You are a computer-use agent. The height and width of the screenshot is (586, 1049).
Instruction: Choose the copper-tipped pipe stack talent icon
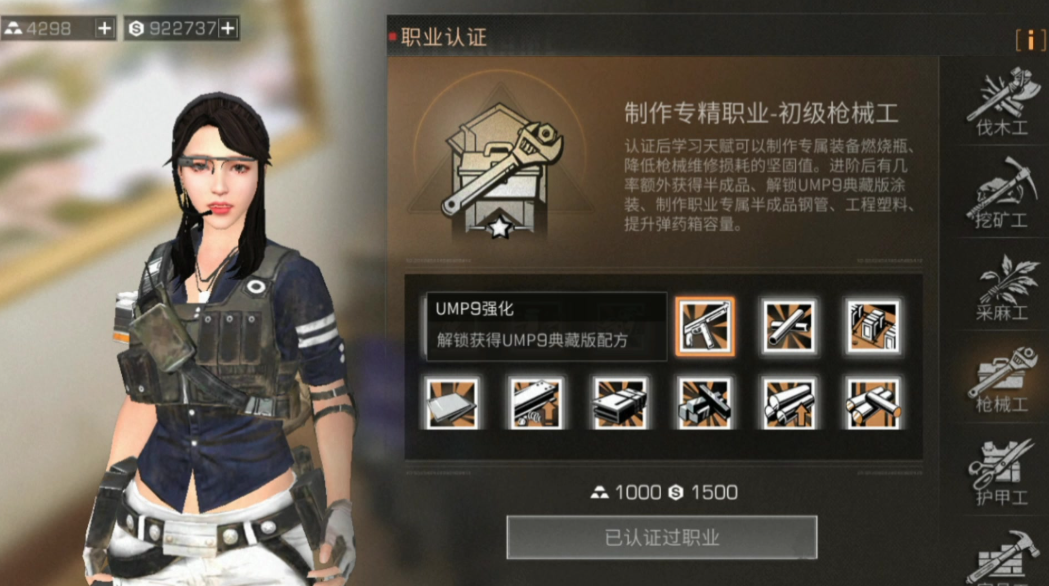[872, 403]
